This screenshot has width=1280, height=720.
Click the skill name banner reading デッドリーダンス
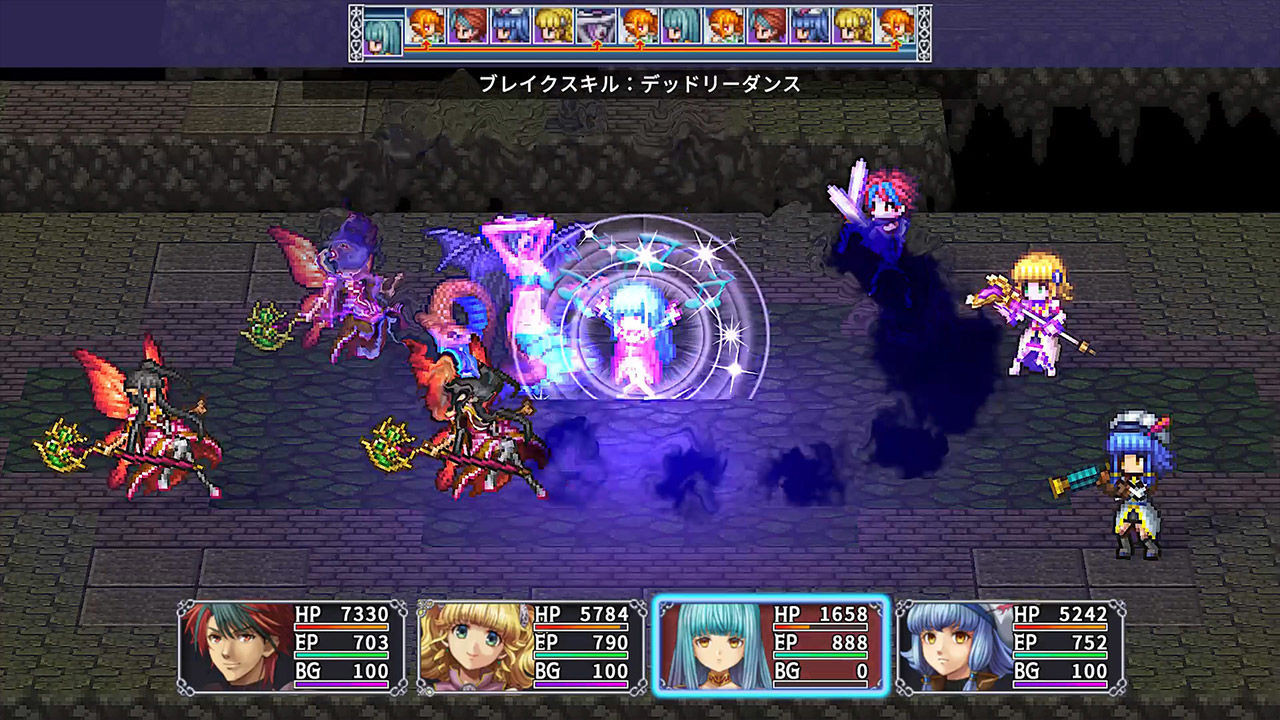[x=640, y=83]
